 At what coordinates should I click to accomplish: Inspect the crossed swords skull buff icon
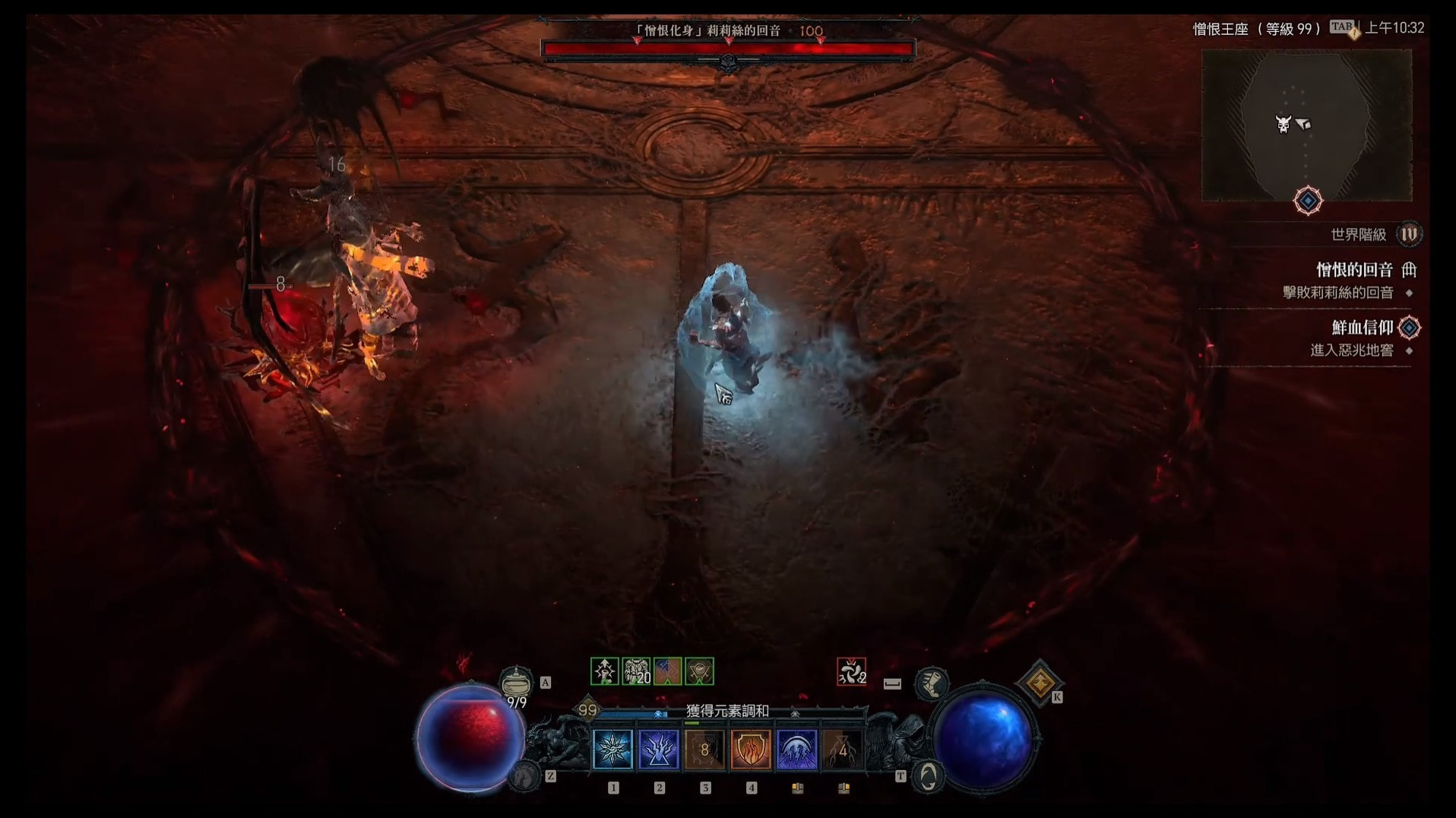pos(699,671)
